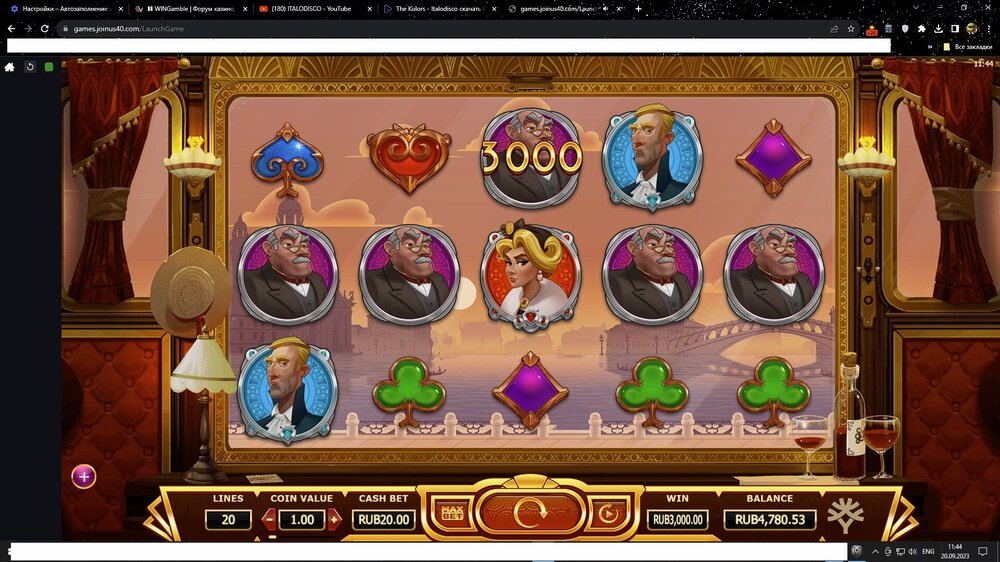The width and height of the screenshot is (1000, 562).
Task: Set the Max Bet
Action: tap(452, 514)
